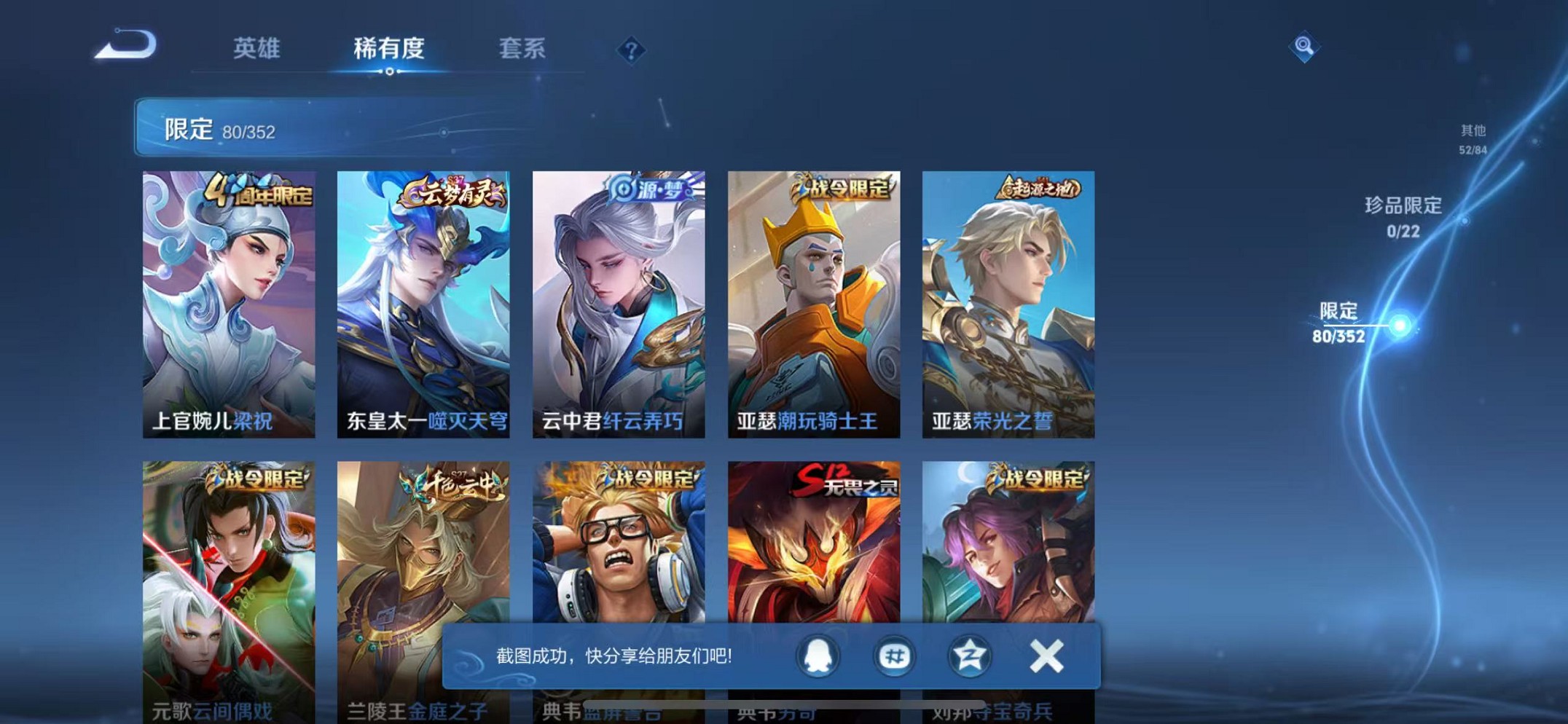The width and height of the screenshot is (1568, 724).
Task: Switch to the 套系 tab
Action: click(522, 50)
